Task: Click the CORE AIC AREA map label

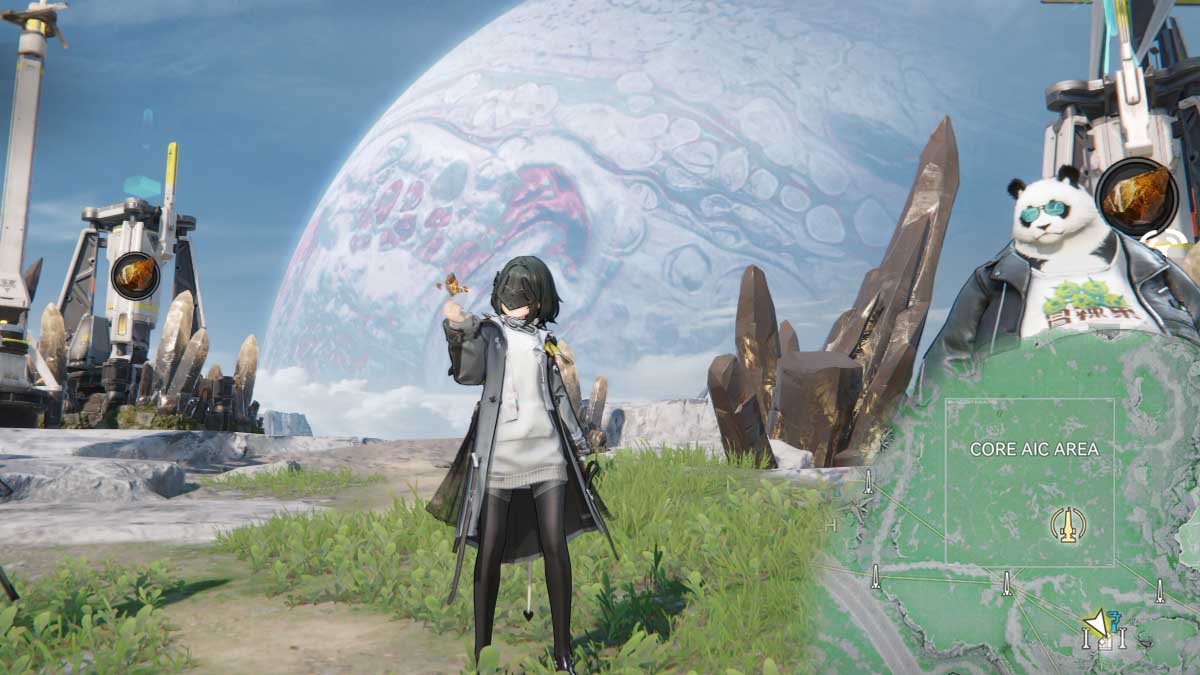Action: click(1034, 450)
